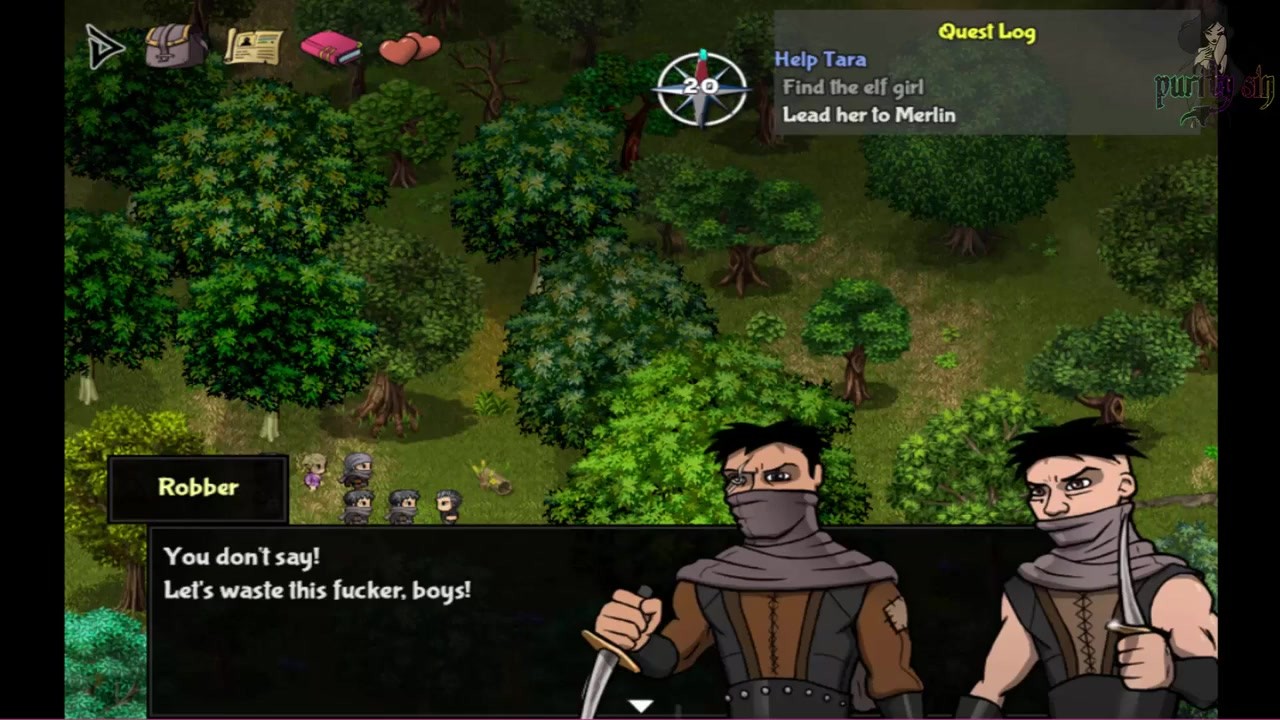This screenshot has height=720, width=1280.
Task: Select the Help Tara quest entry
Action: tap(820, 60)
